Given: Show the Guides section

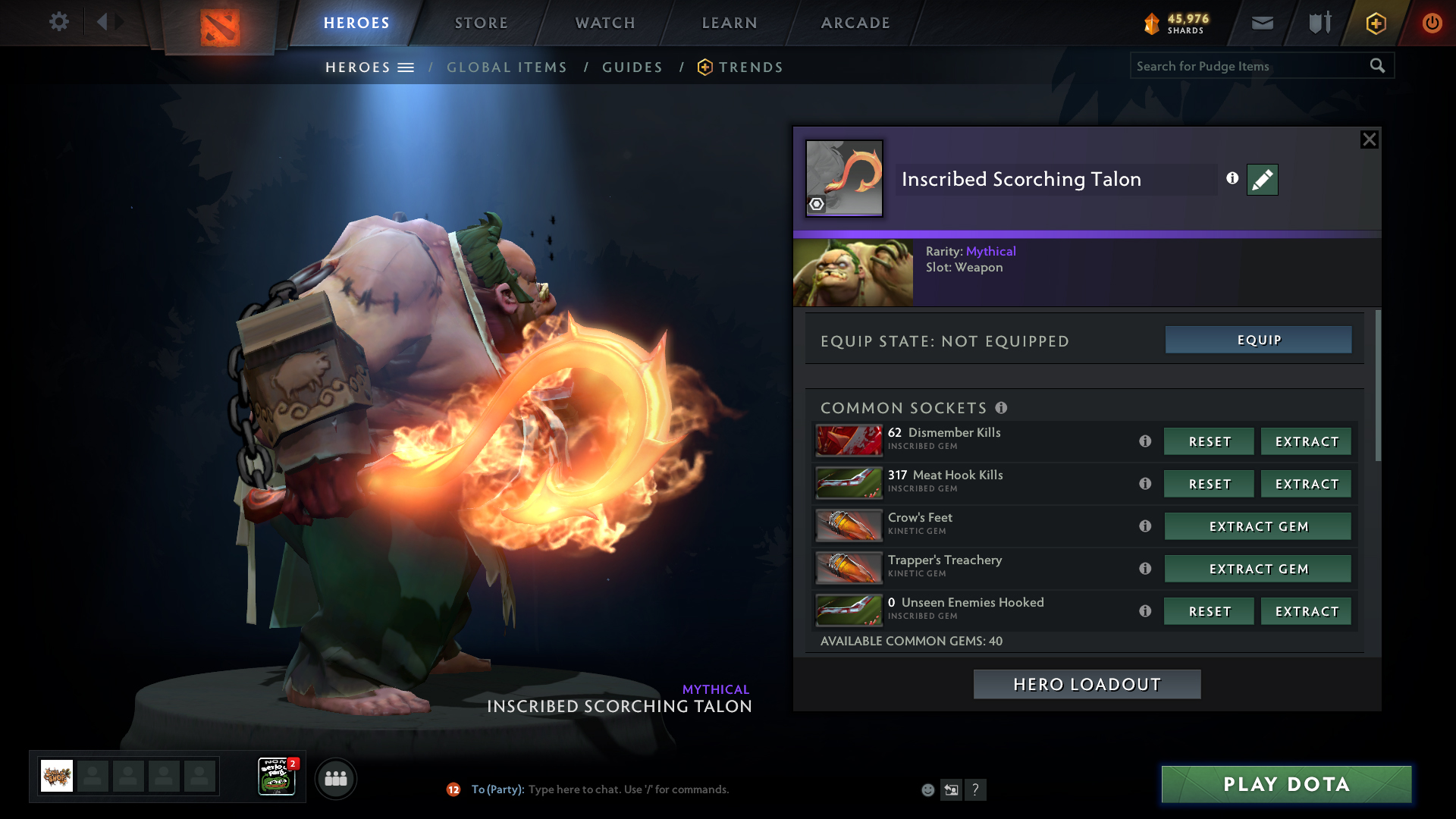Looking at the screenshot, I should (x=632, y=67).
